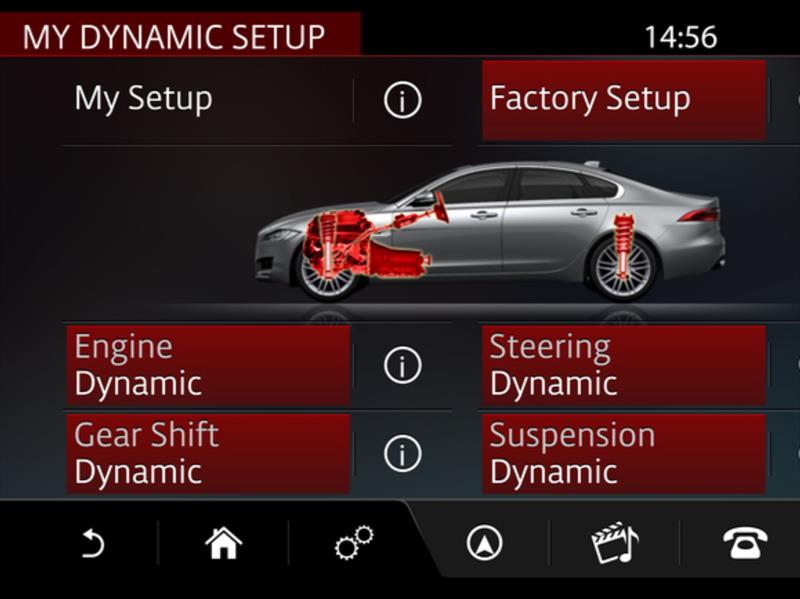
Task: Open the phone menu
Action: [x=745, y=544]
